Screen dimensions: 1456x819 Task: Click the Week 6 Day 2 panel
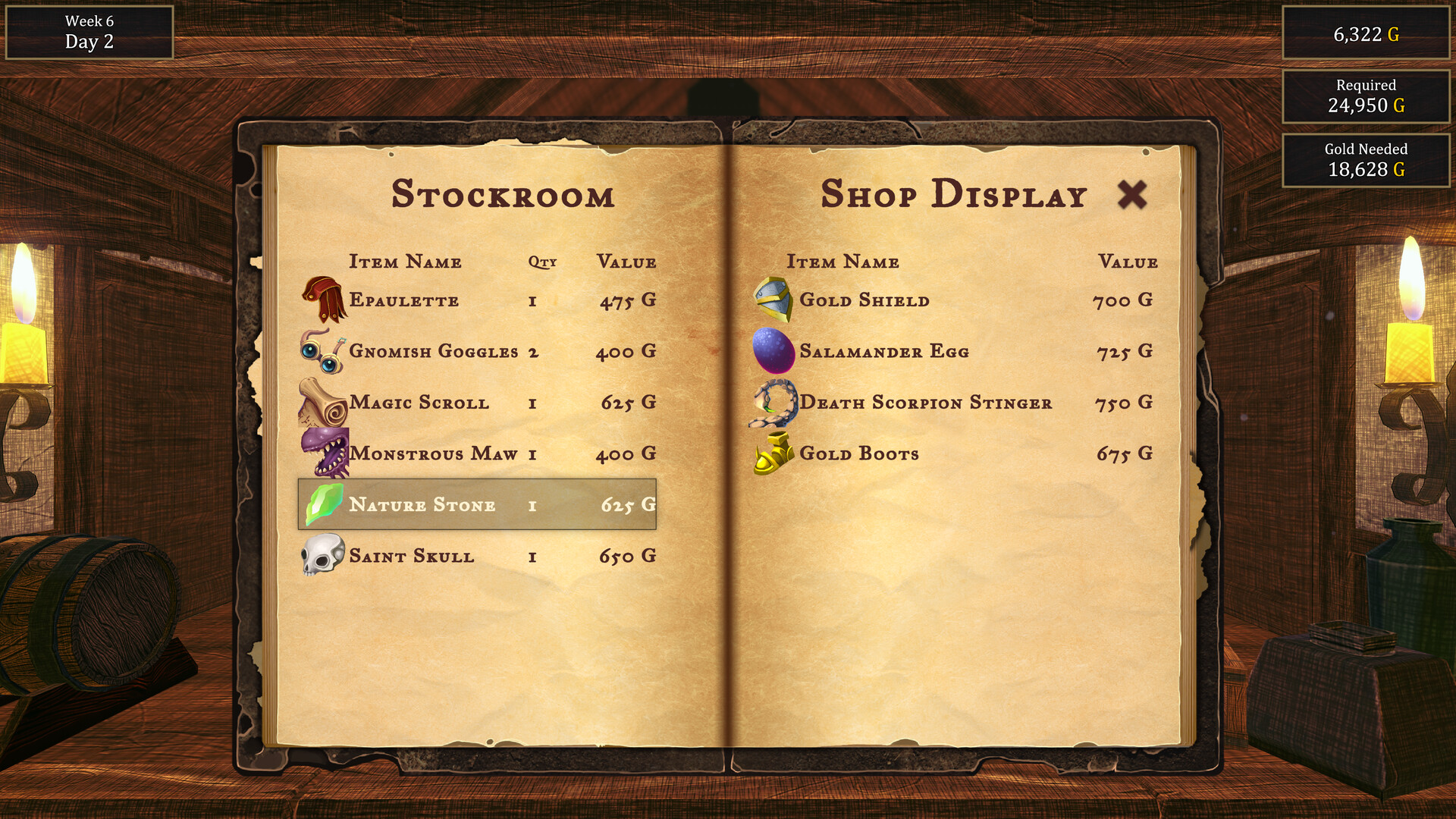pos(89,32)
